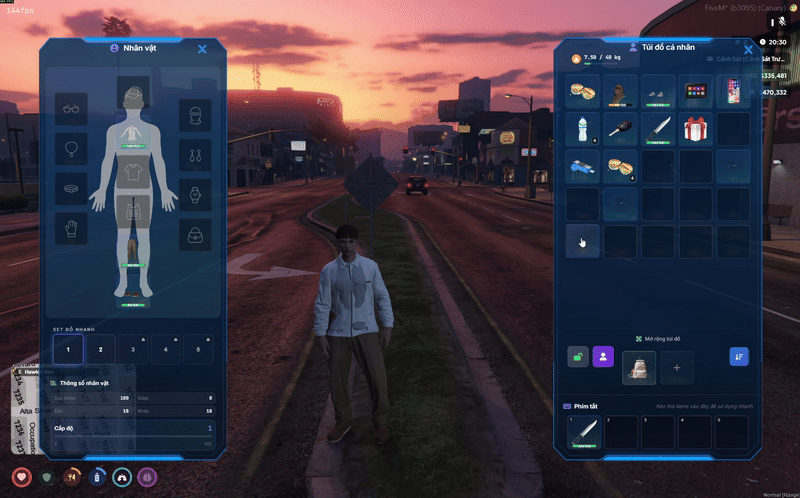This screenshot has width=800, height=498.
Task: Close the Nhân vật character panel
Action: pos(202,48)
